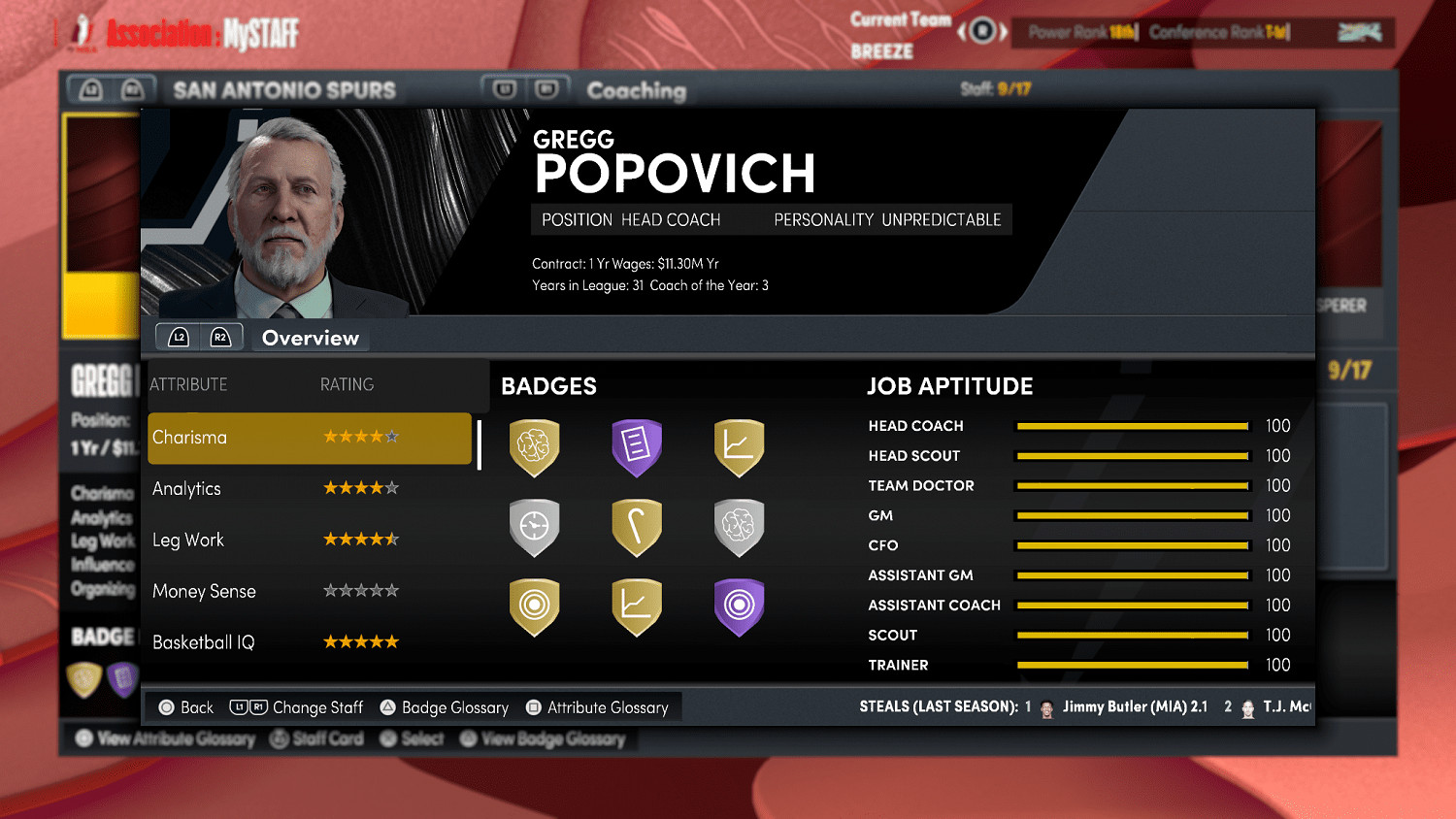The width and height of the screenshot is (1456, 819).
Task: Click the gold cane badge
Action: pos(638,527)
